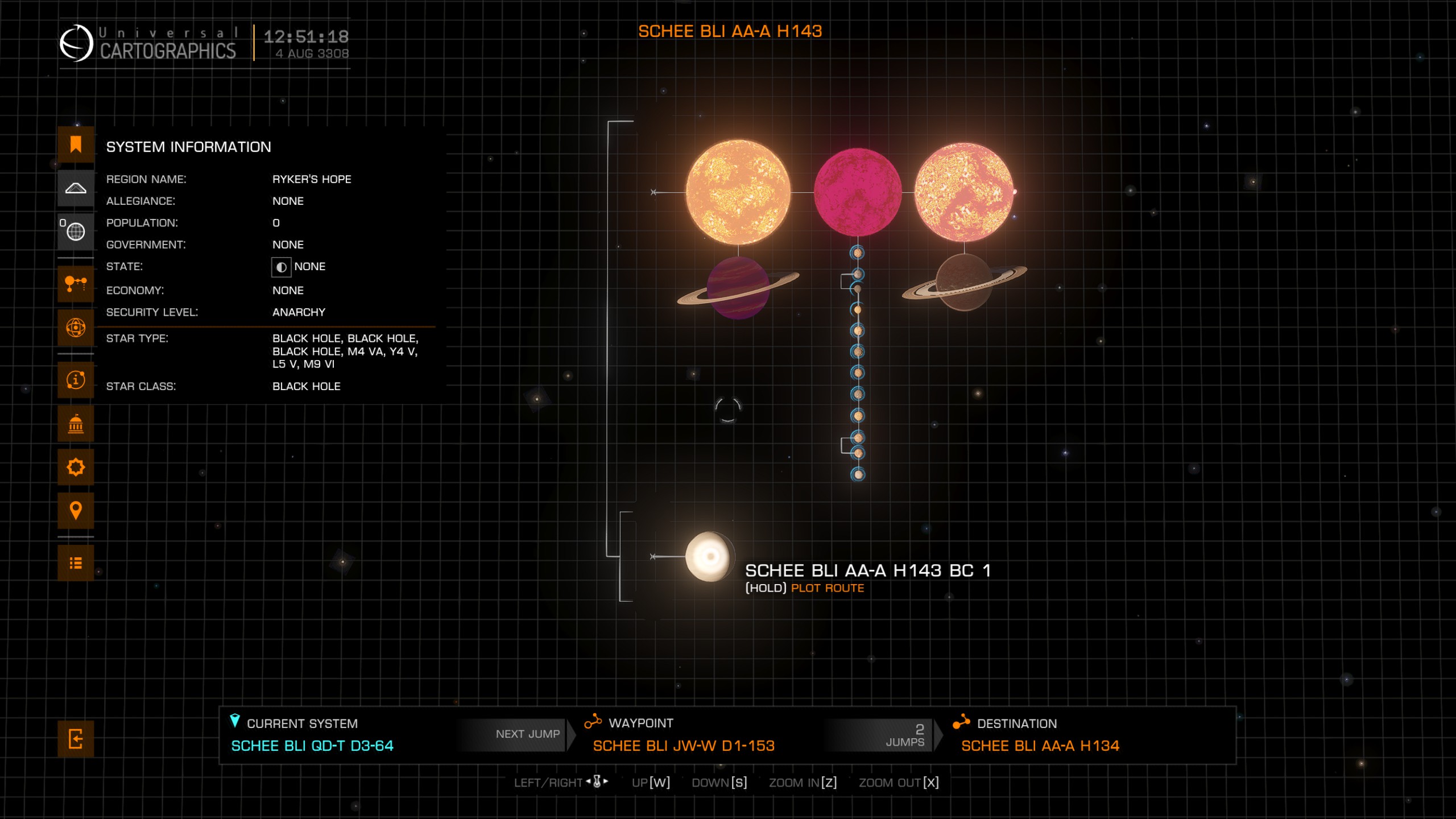
Task: Click current system Schee Bli QD-T D3-64
Action: click(x=312, y=746)
